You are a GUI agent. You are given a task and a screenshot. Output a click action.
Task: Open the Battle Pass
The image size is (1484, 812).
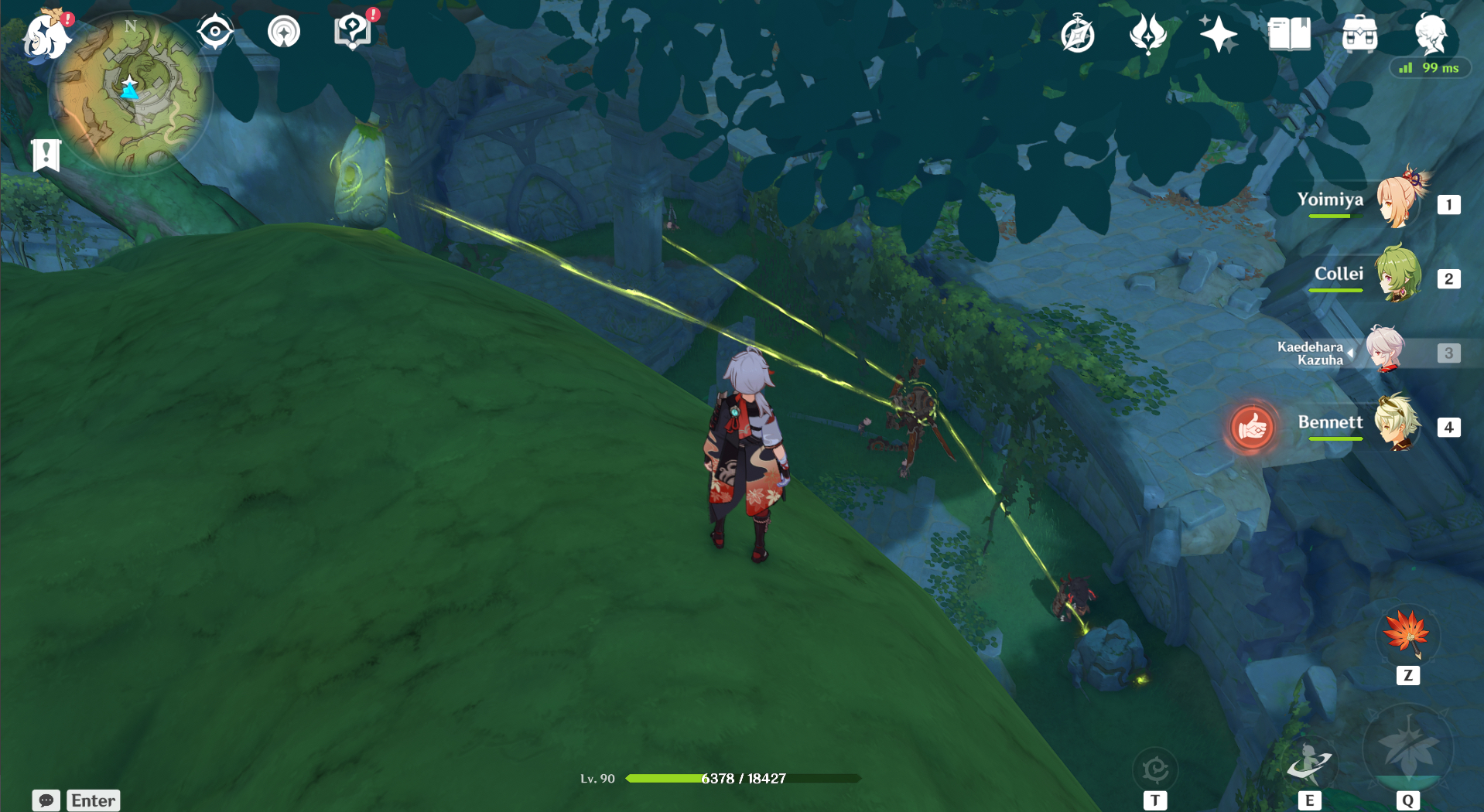click(x=1150, y=34)
